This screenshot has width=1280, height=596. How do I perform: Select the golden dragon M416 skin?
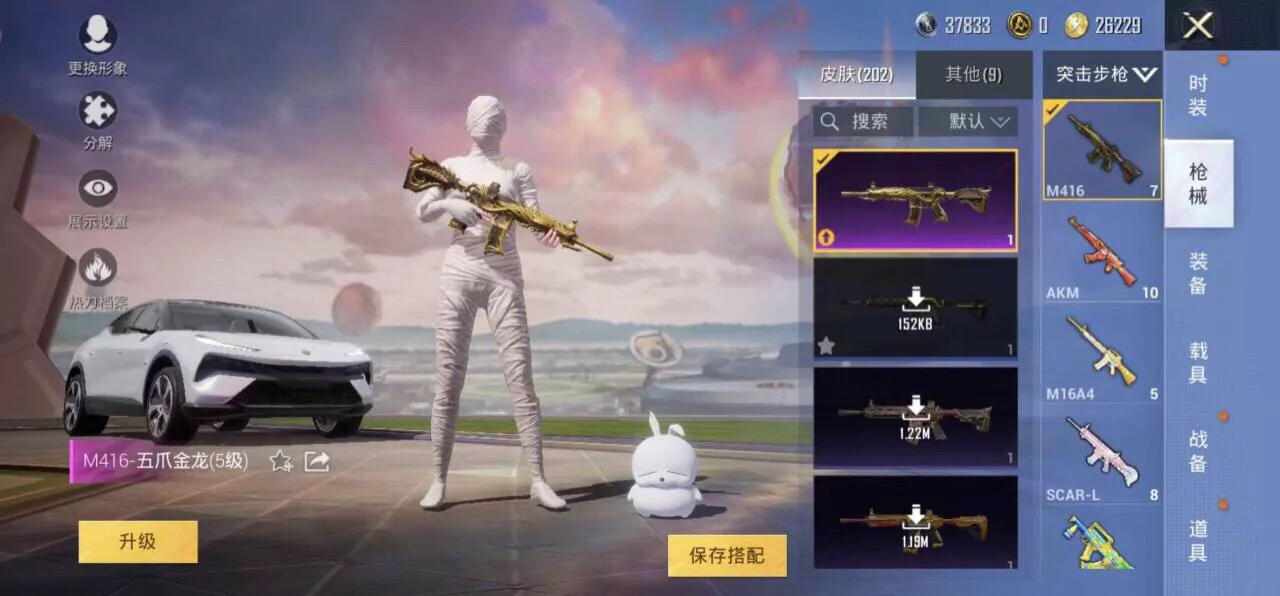[915, 200]
